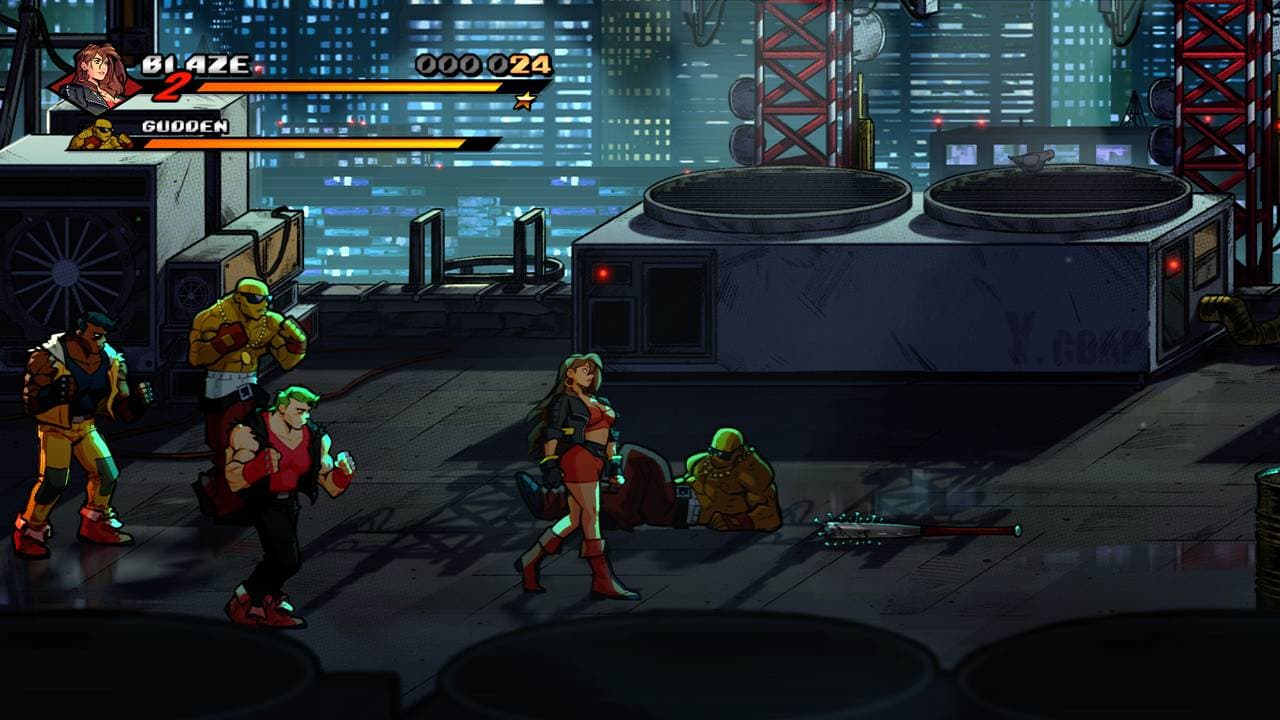Click the gold star special icon
The image size is (1280, 720).
click(521, 100)
